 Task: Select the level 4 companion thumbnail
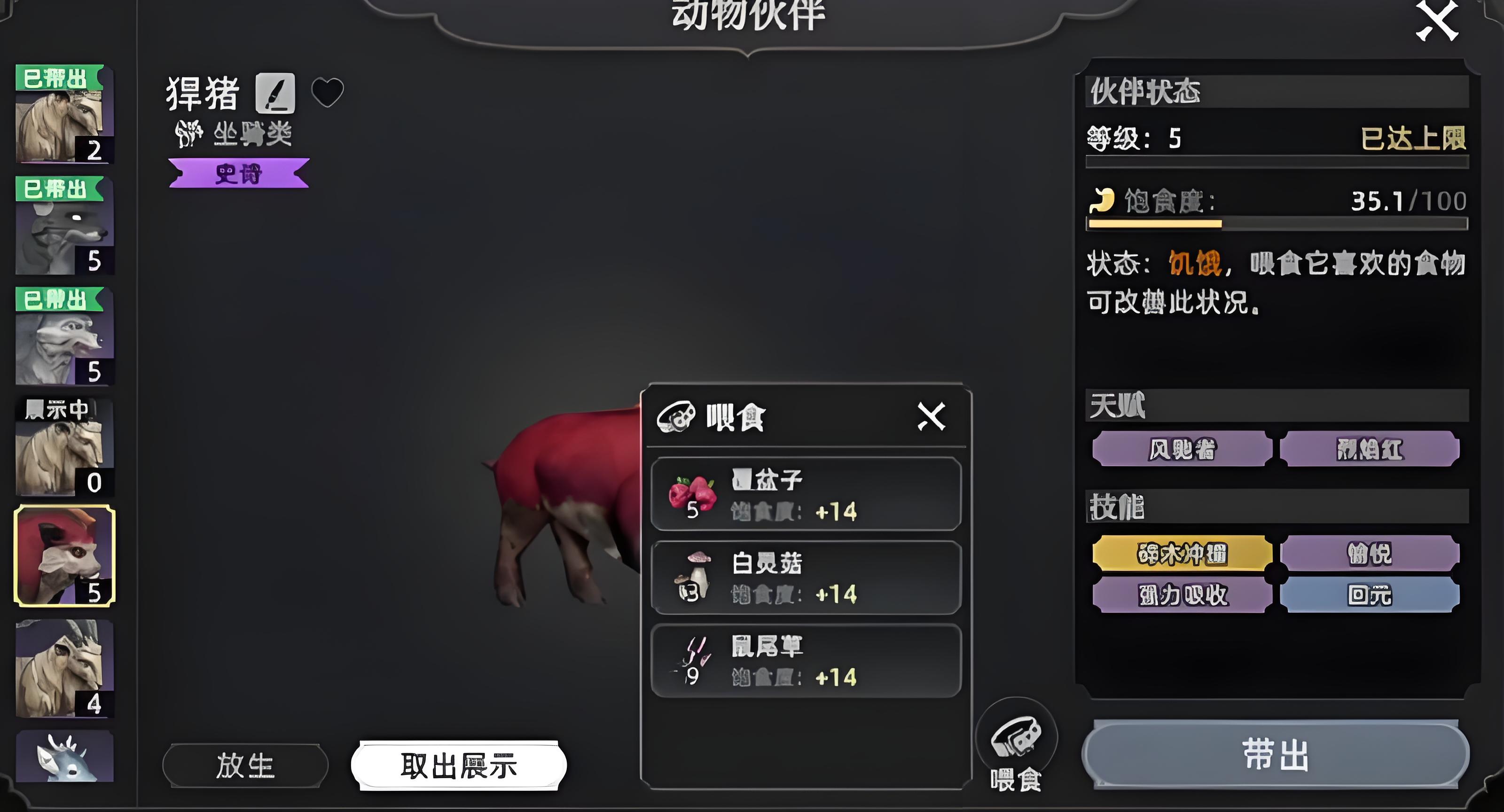point(64,668)
